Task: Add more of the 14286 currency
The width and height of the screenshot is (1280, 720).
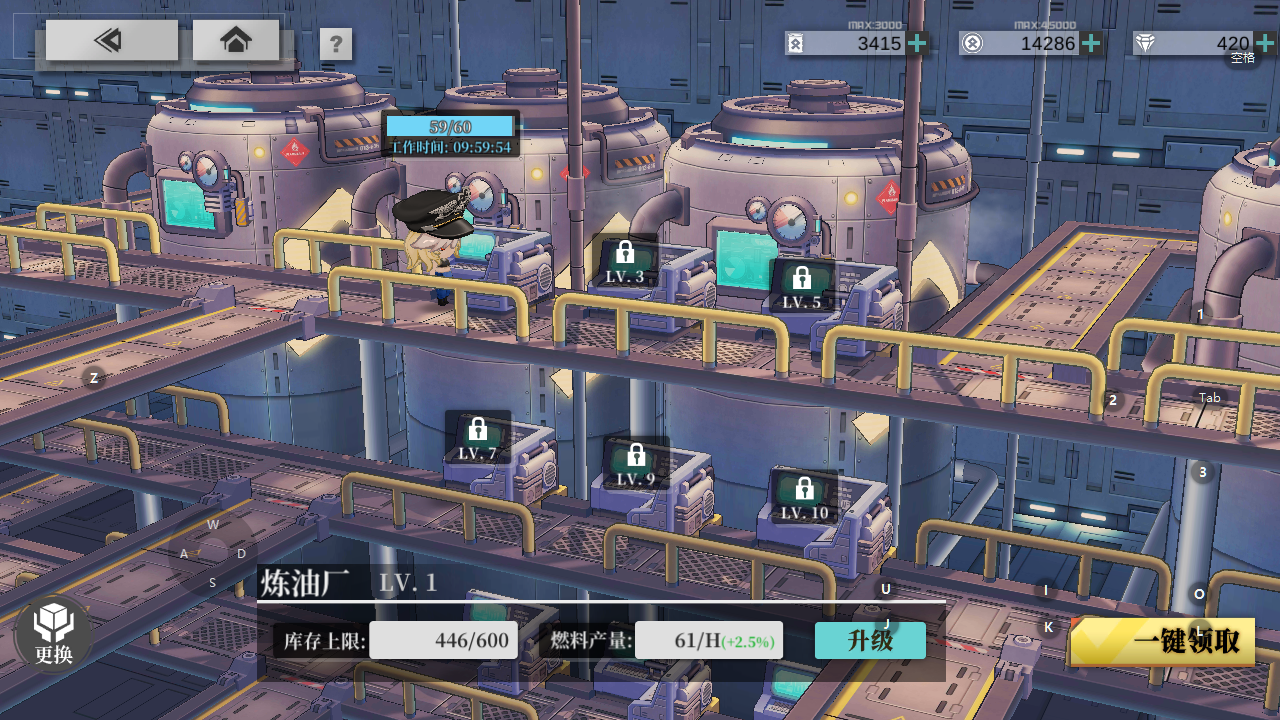Action: (1092, 43)
